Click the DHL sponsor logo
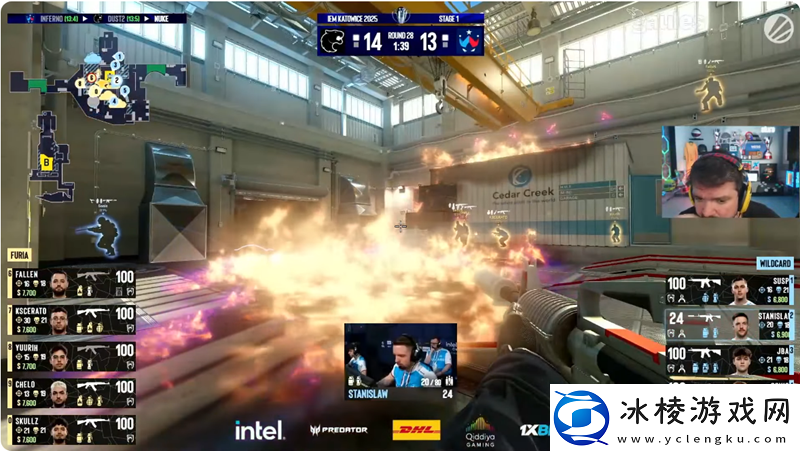Viewport: 800px width, 451px height. (414, 430)
